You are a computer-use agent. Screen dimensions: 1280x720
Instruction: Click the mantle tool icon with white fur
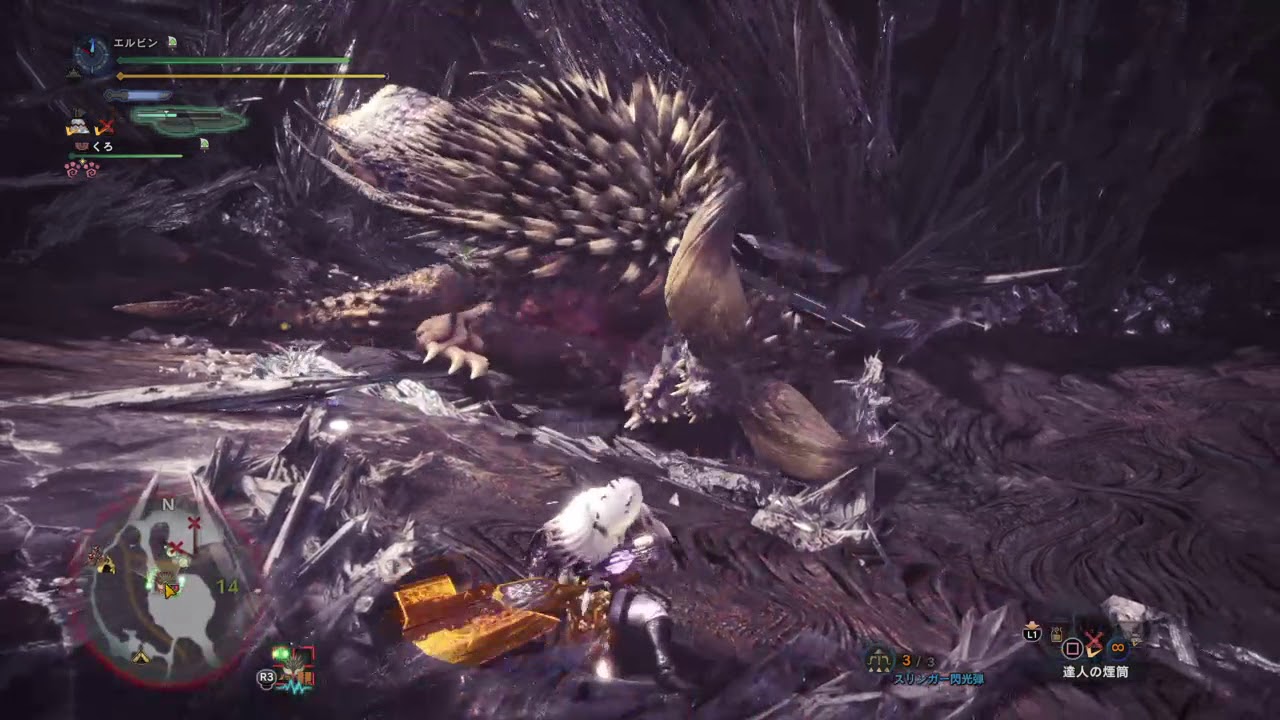(x=77, y=126)
